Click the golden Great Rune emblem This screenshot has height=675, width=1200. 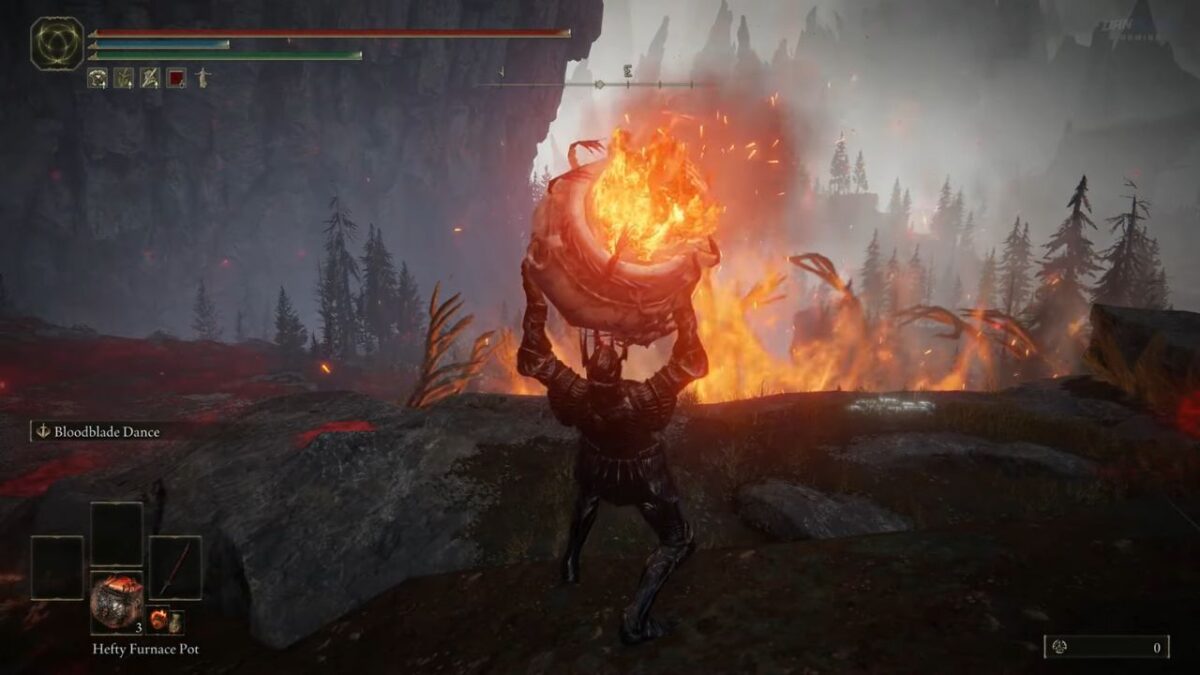coord(57,43)
